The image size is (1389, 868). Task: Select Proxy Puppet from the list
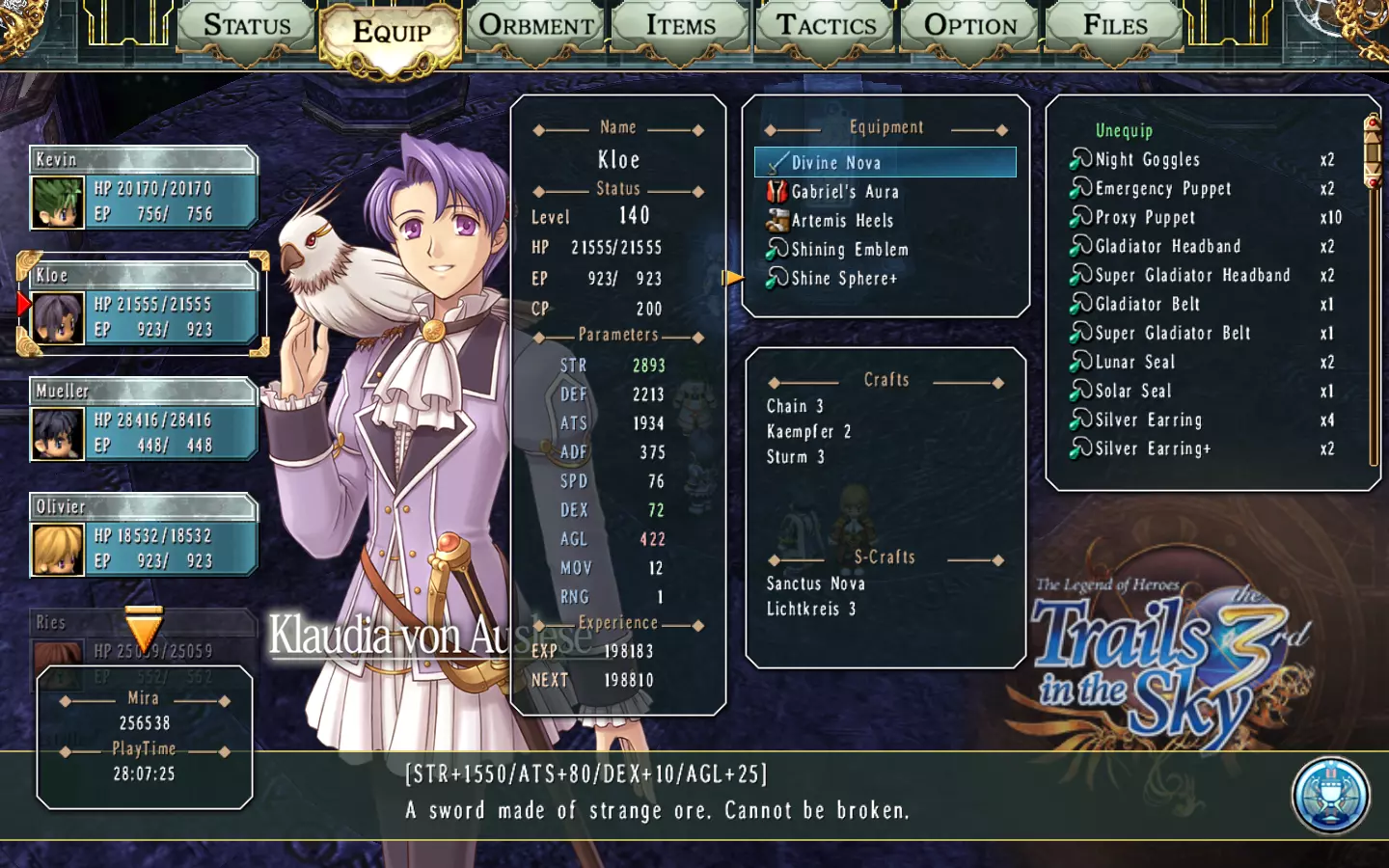[1144, 218]
